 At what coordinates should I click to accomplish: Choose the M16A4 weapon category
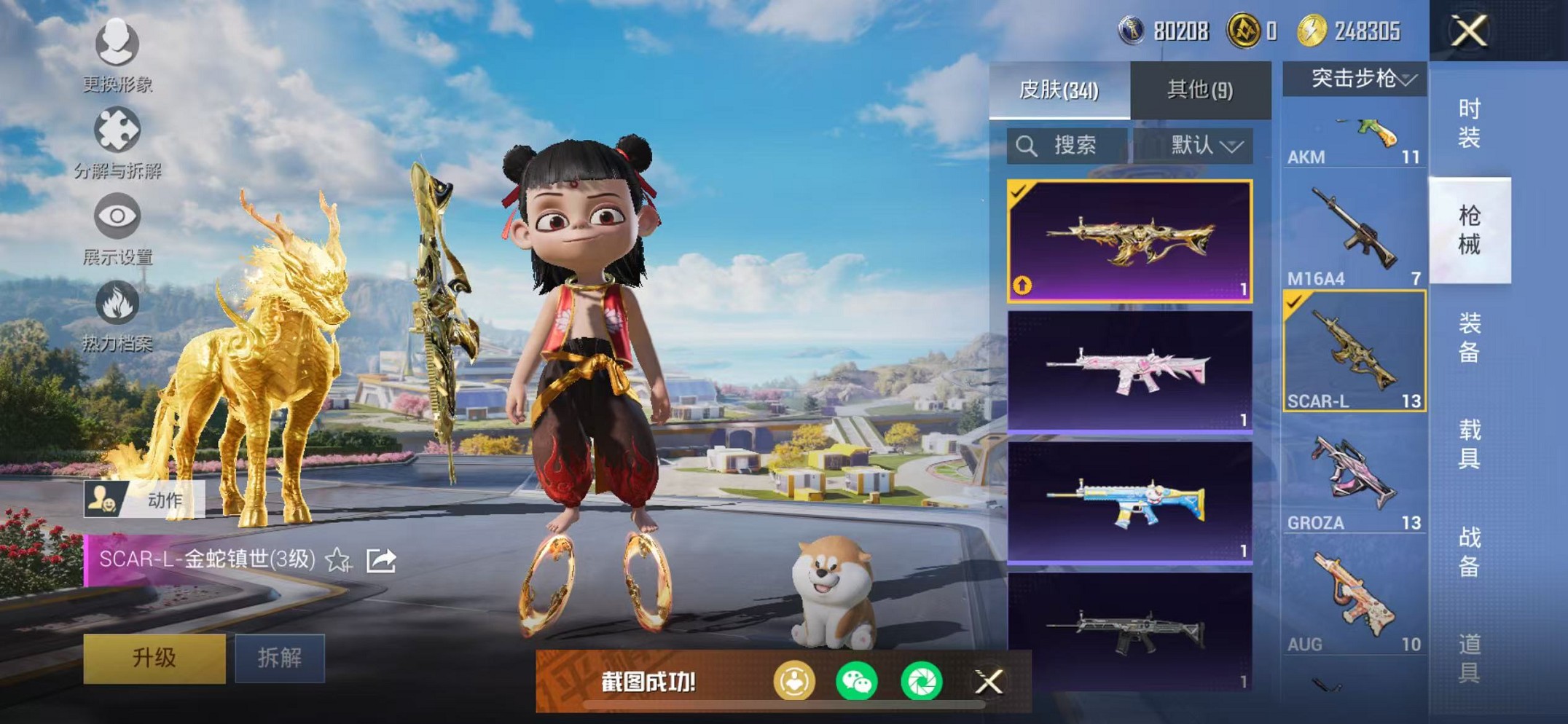[x=1354, y=233]
